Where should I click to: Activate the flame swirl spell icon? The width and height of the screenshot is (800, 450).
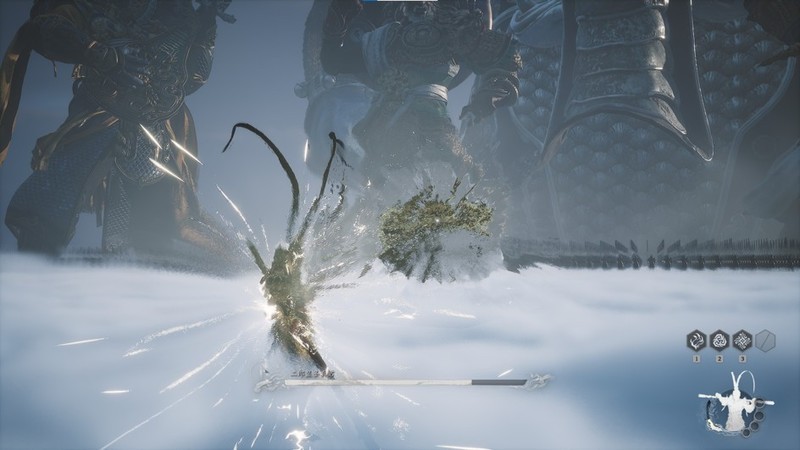[695, 340]
